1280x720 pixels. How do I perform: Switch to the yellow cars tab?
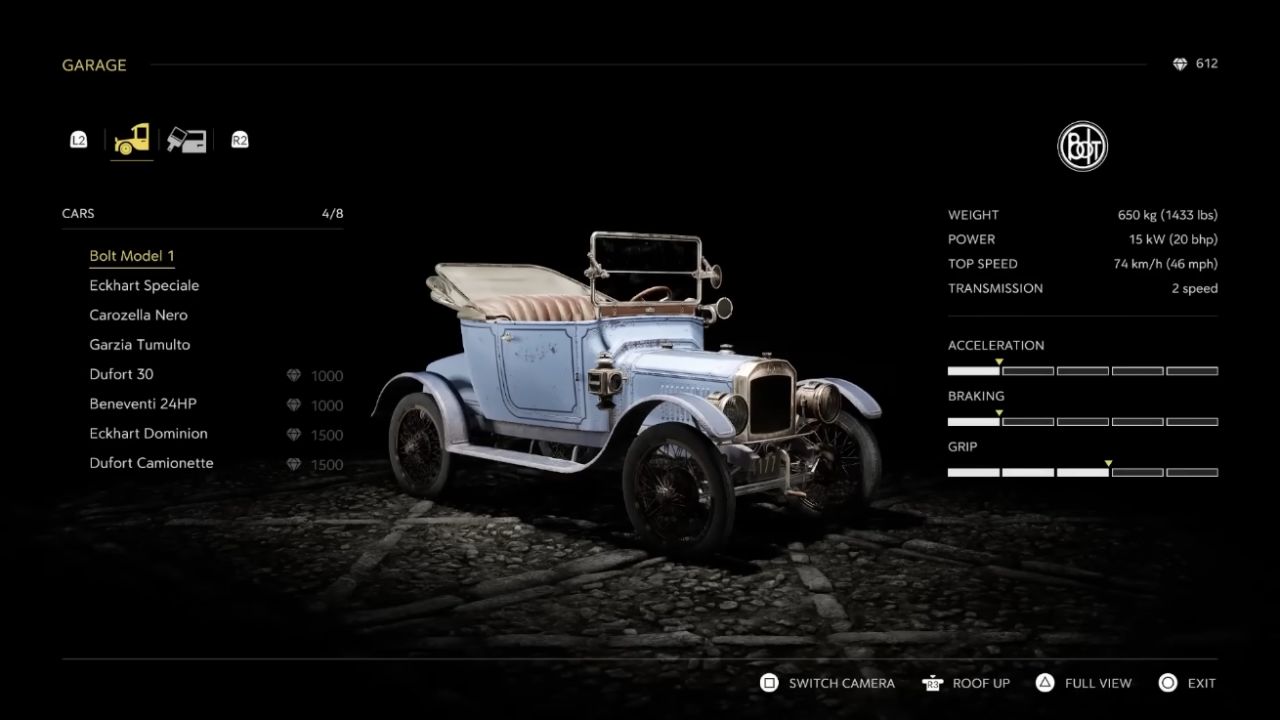pos(132,140)
